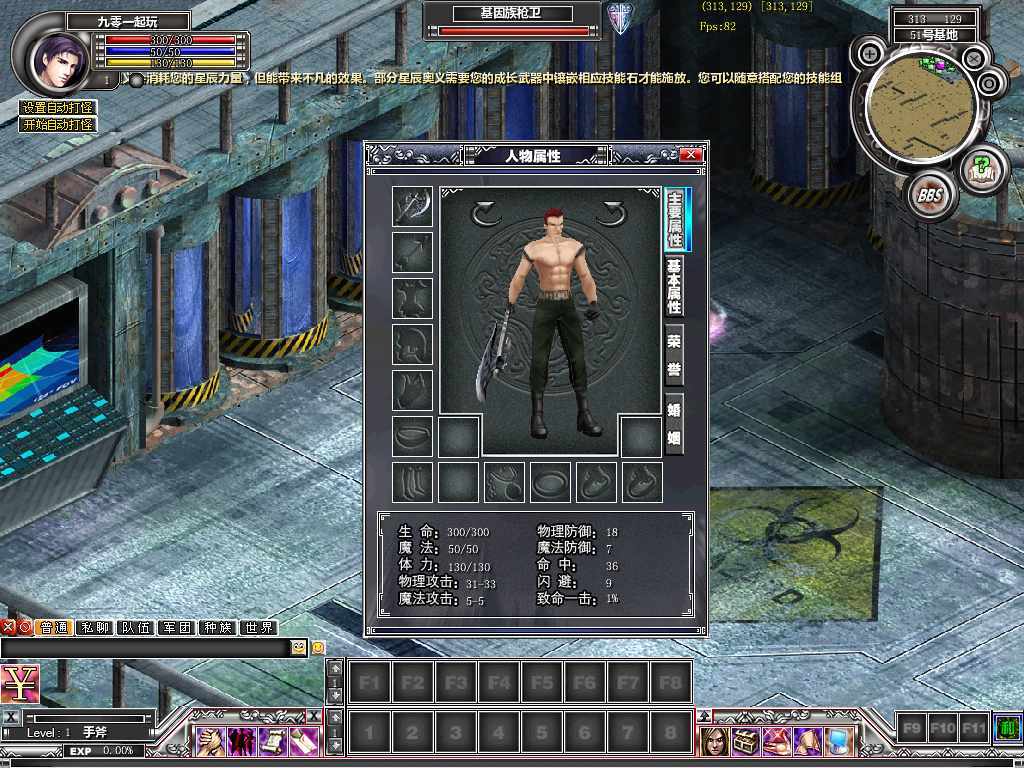Close the 人物属性 character window
The width and height of the screenshot is (1024, 768).
[x=690, y=155]
